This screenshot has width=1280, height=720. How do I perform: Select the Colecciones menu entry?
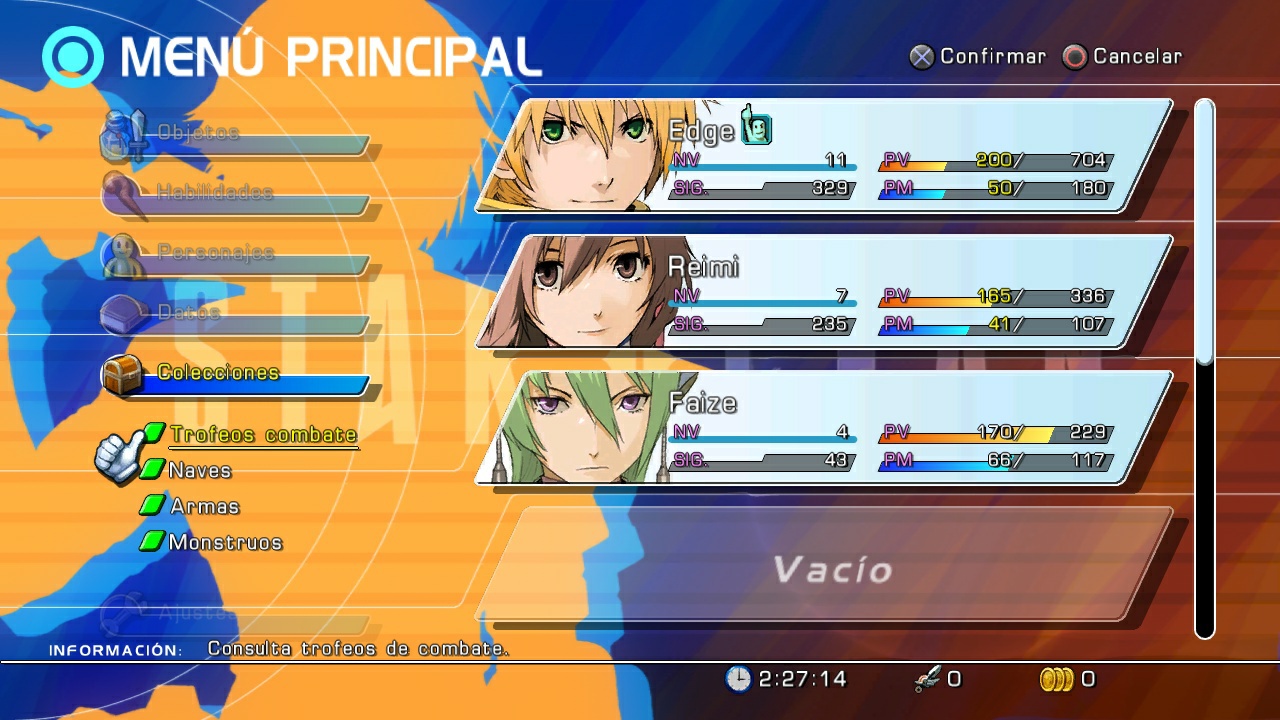pos(217,371)
